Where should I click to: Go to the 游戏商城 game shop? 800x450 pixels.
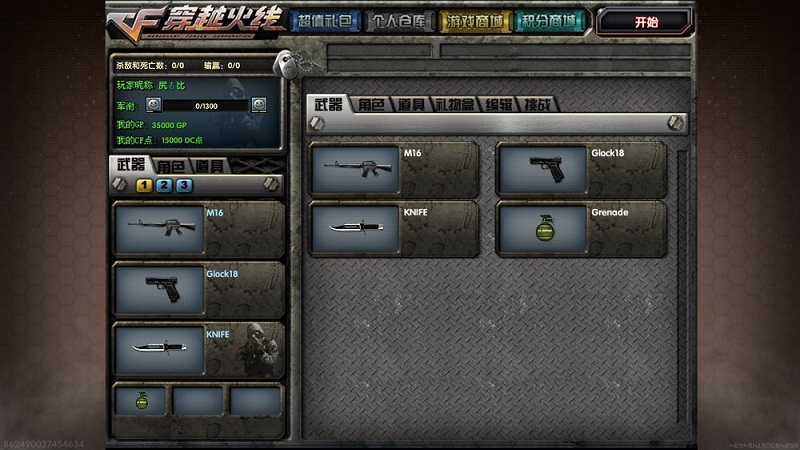pos(475,21)
